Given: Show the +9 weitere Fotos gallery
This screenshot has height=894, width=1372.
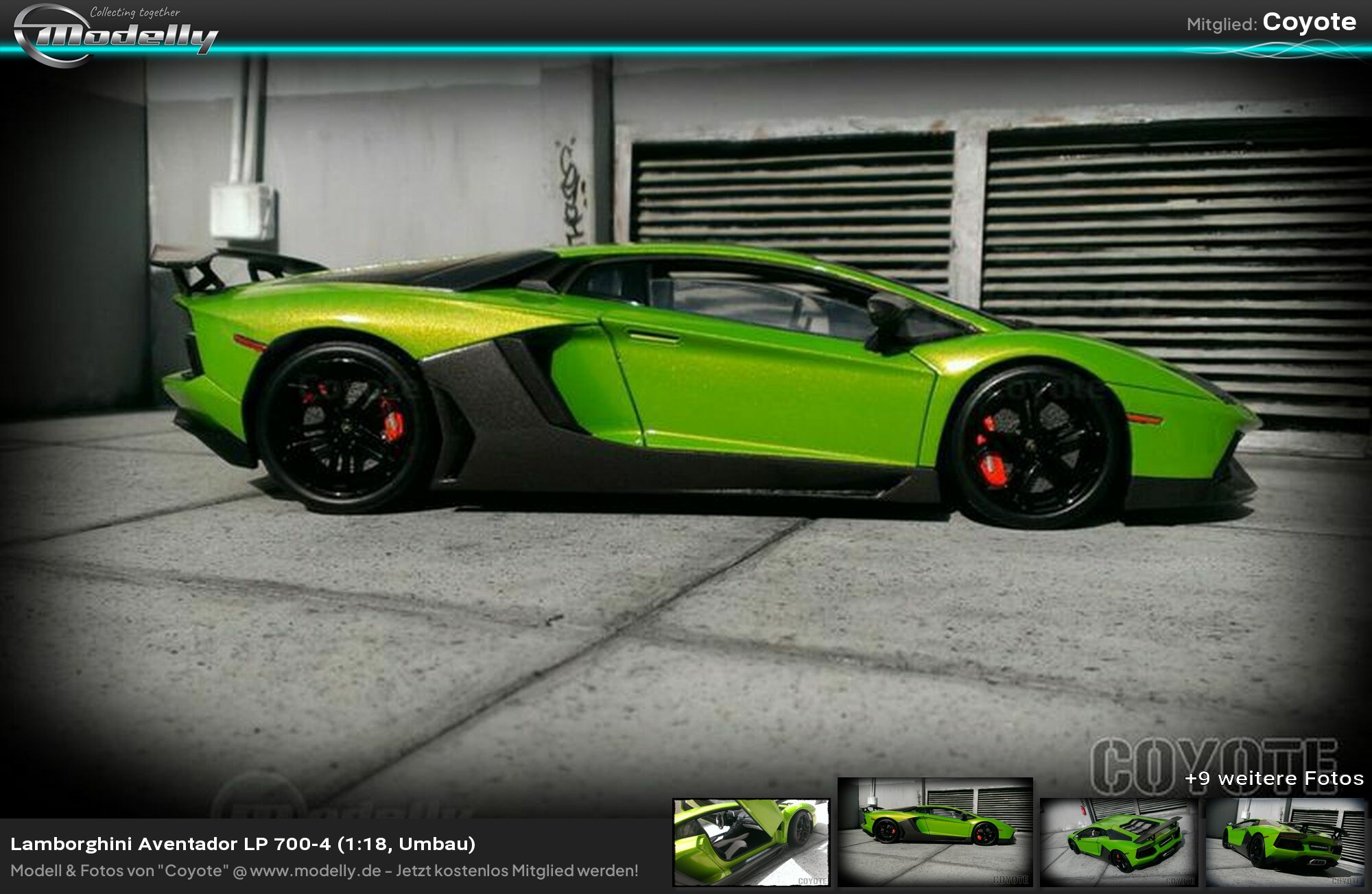Looking at the screenshot, I should [1274, 778].
